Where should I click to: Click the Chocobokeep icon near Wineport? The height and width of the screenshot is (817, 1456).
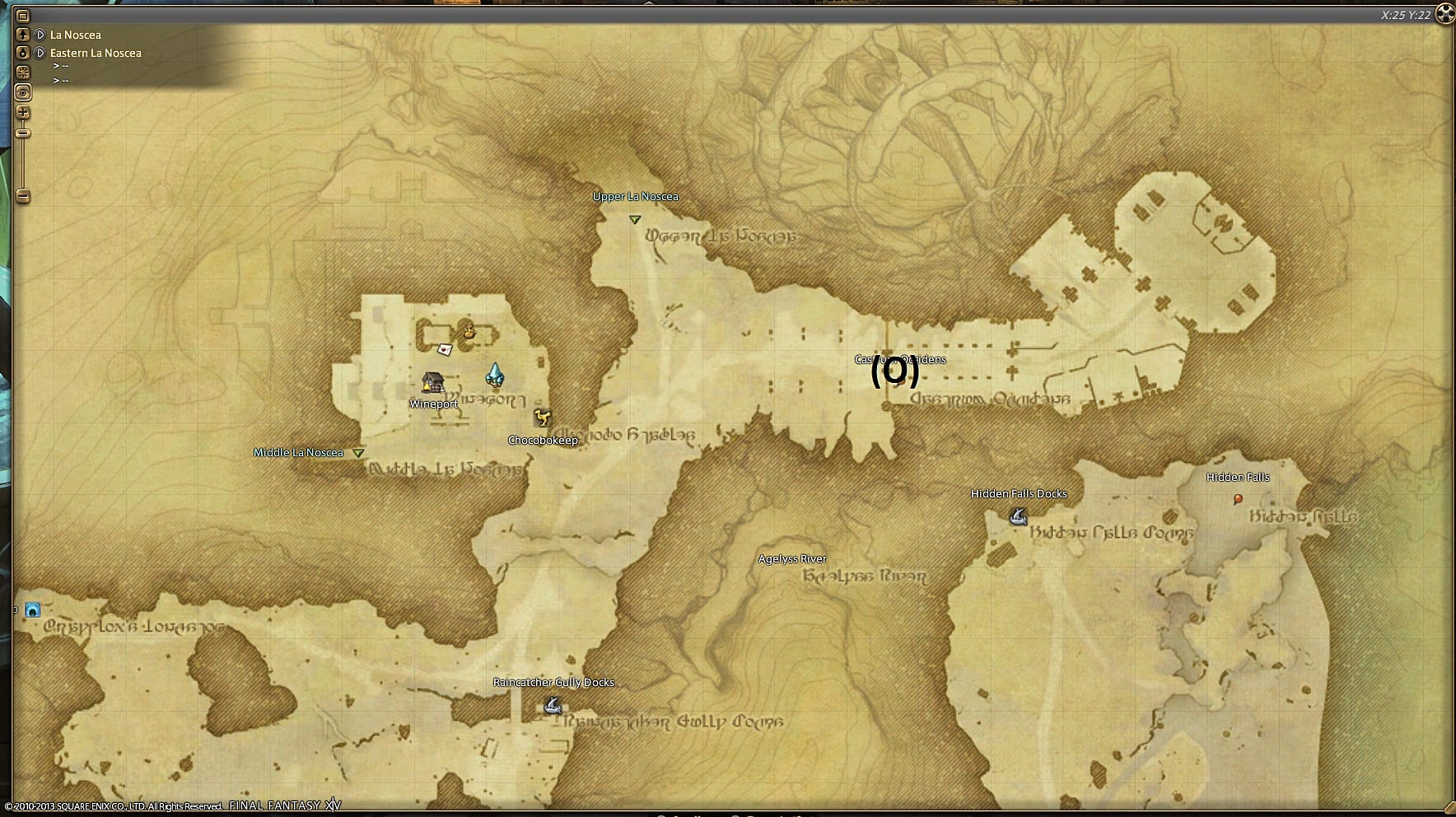point(542,417)
